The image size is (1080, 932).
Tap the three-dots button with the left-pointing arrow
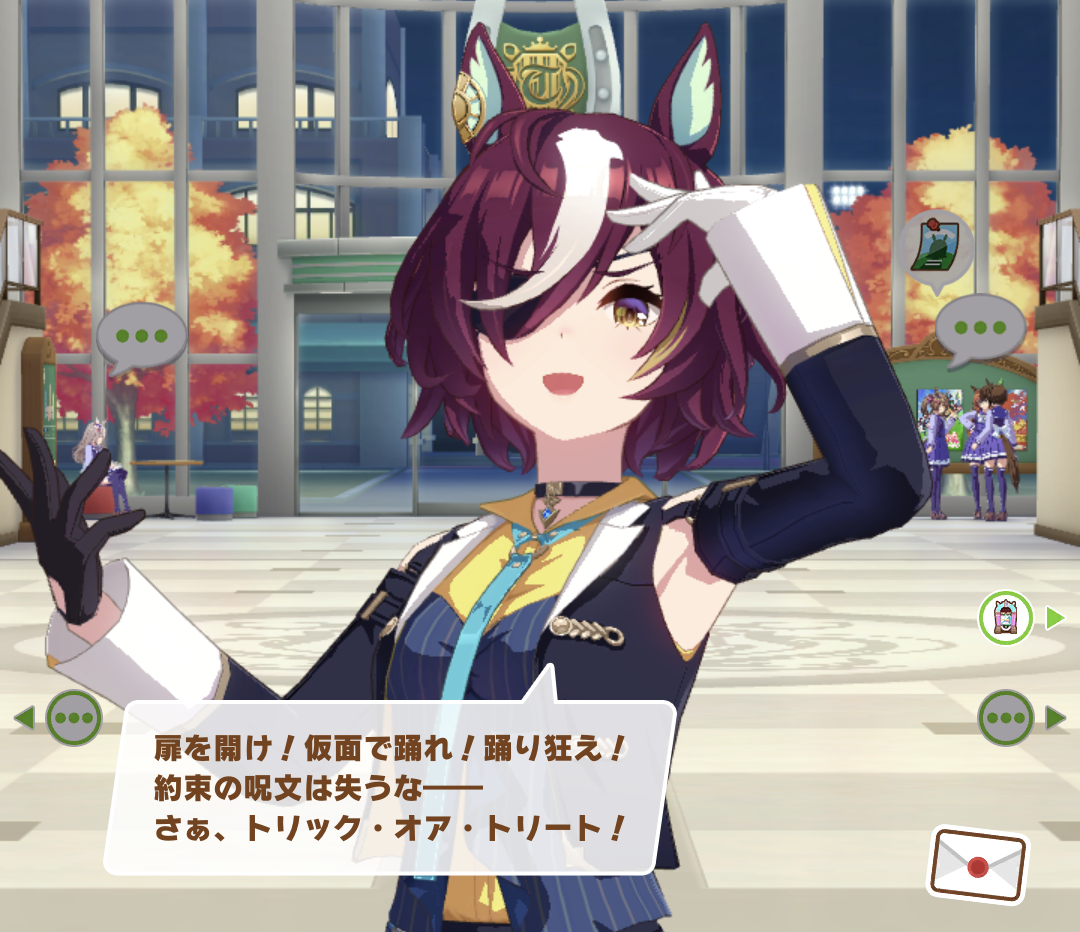[75, 717]
